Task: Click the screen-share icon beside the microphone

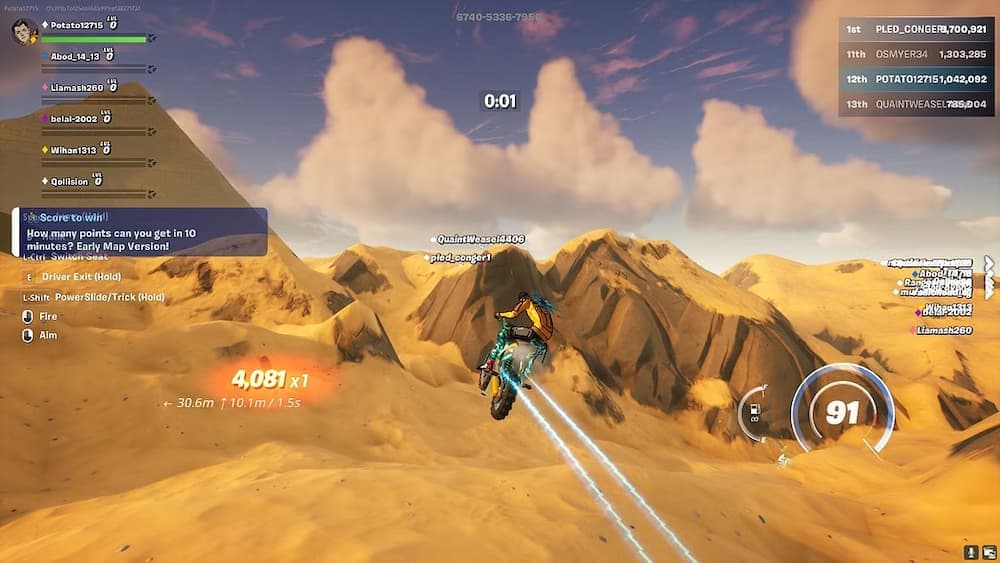Action: point(987,552)
